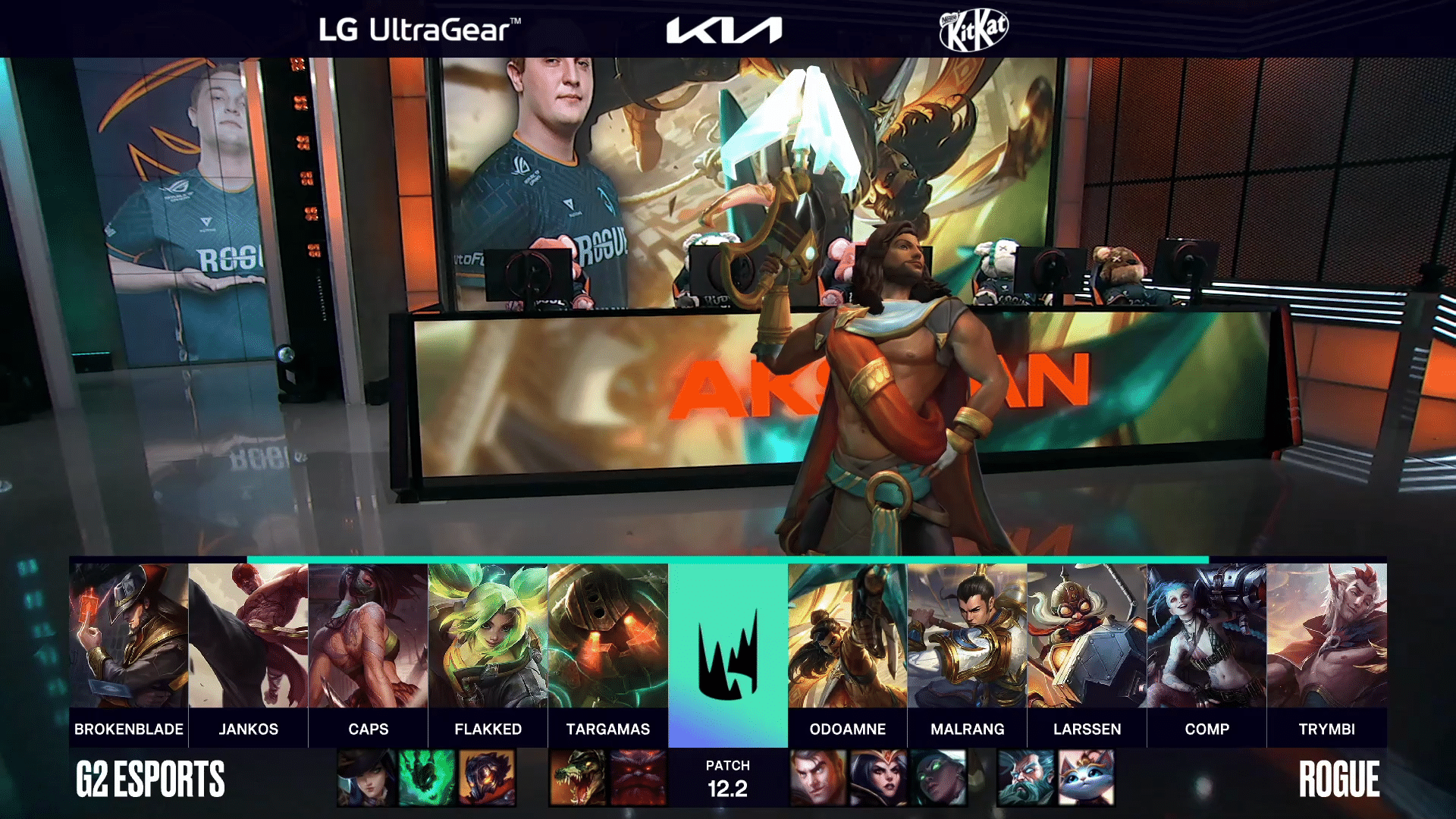Click the banned Jayce icon
1456x819 pixels.
tap(817, 777)
